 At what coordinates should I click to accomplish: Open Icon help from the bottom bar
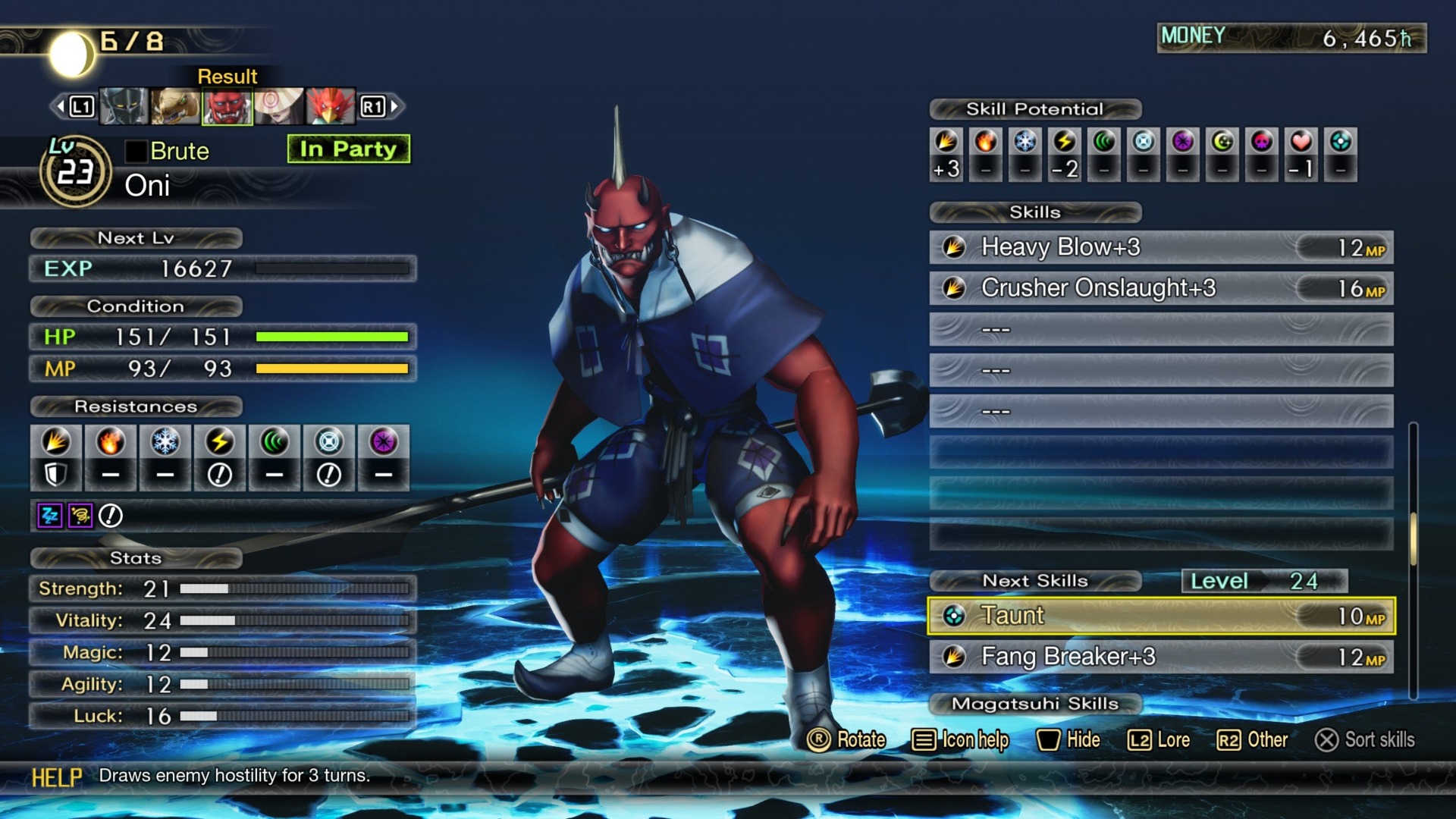tap(961, 740)
